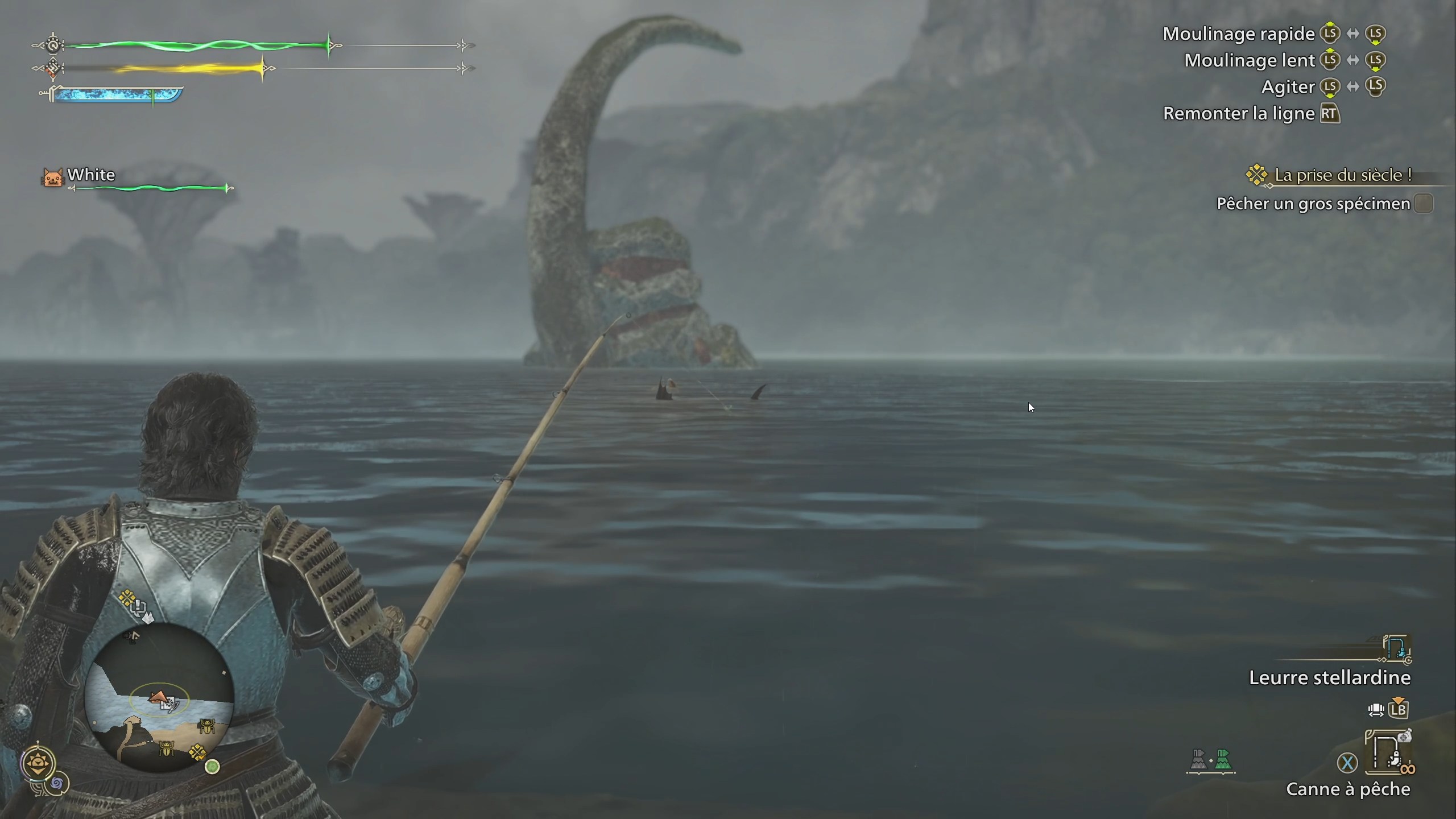
Task: Click the Moulinage lent LS prompt
Action: tap(1331, 60)
